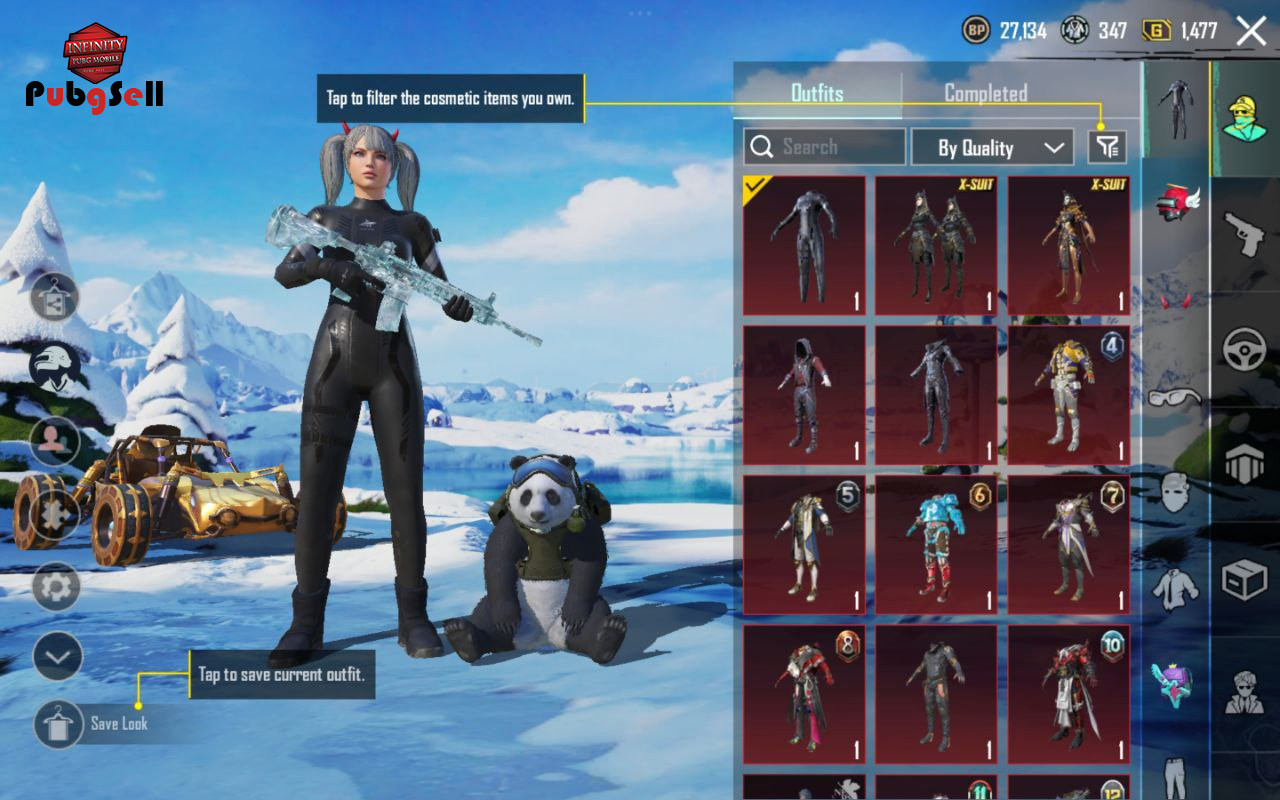Open the gear settings button

pyautogui.click(x=56, y=587)
